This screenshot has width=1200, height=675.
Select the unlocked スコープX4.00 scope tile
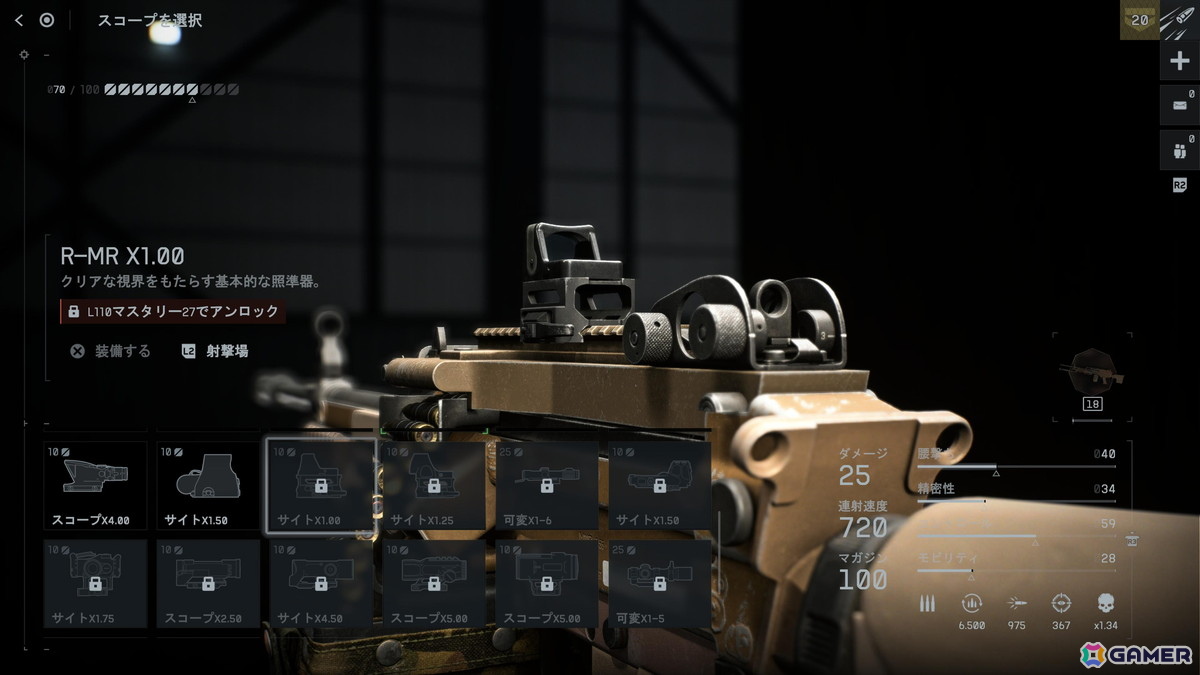point(96,486)
